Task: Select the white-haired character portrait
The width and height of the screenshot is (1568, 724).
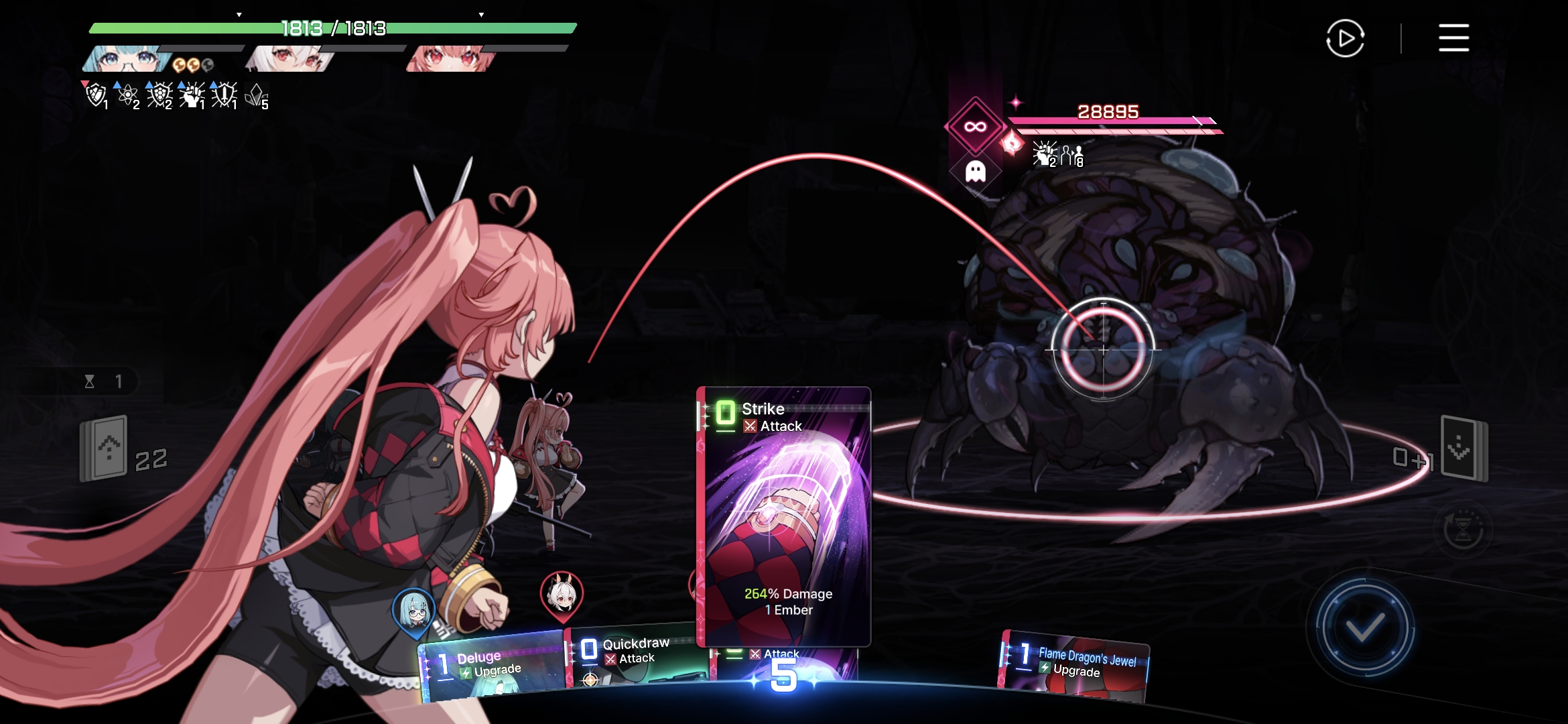Action: pos(289,59)
